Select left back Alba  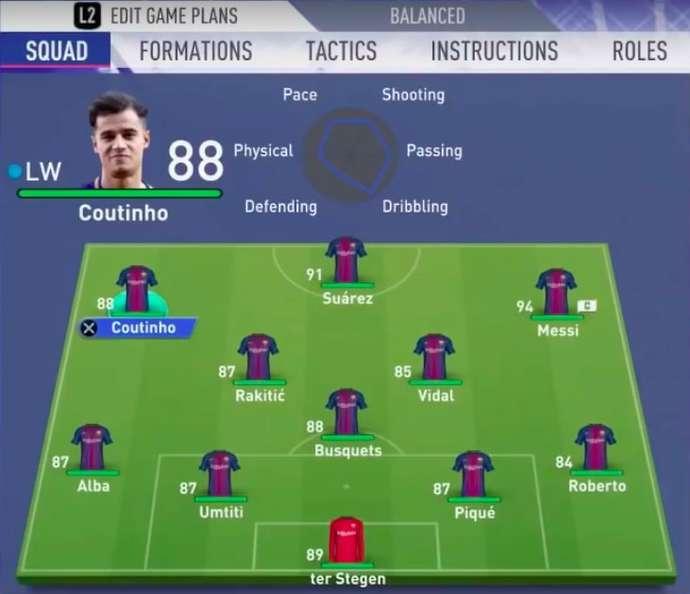(92, 450)
